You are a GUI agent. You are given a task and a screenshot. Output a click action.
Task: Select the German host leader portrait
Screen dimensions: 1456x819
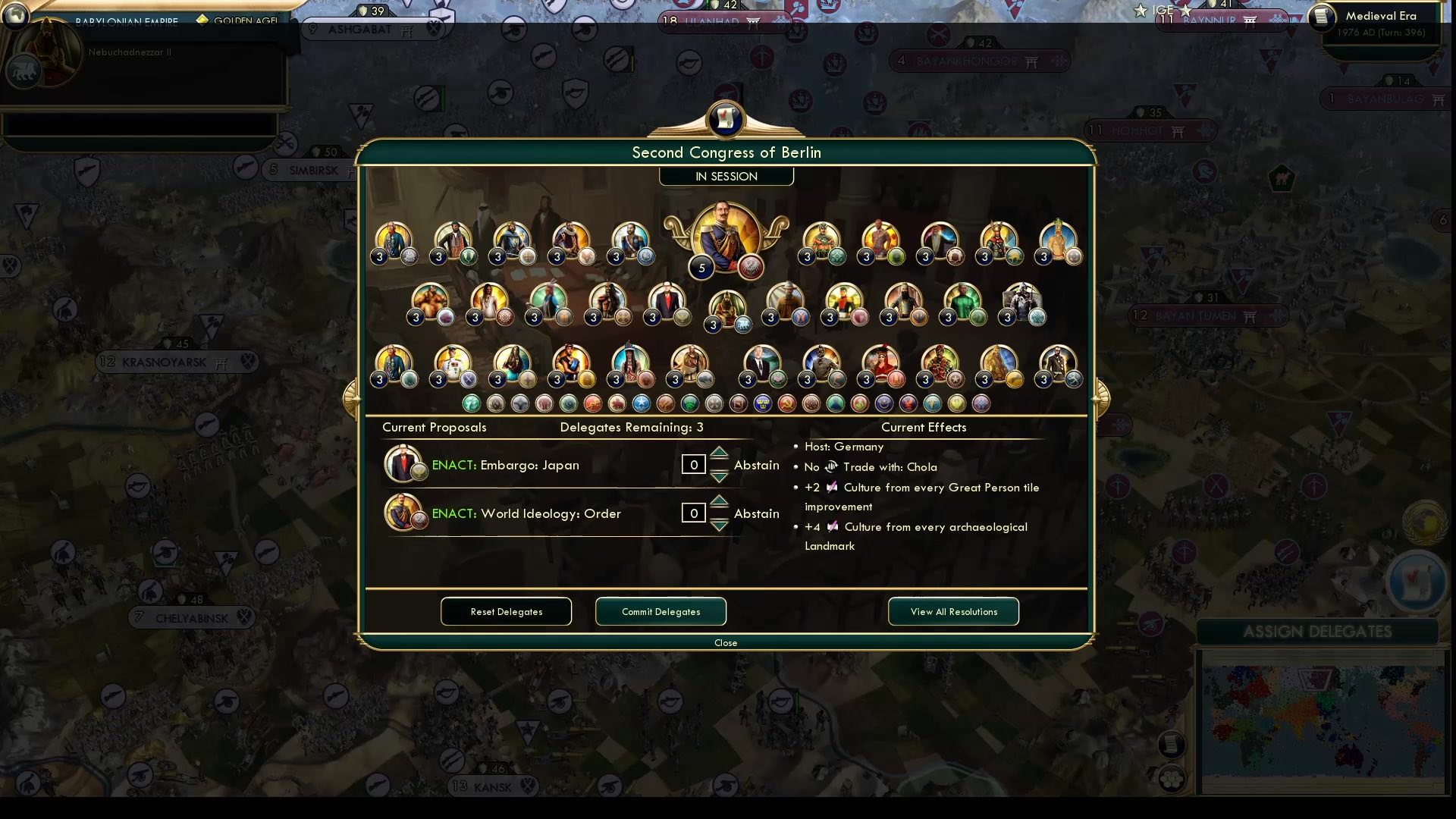click(726, 235)
